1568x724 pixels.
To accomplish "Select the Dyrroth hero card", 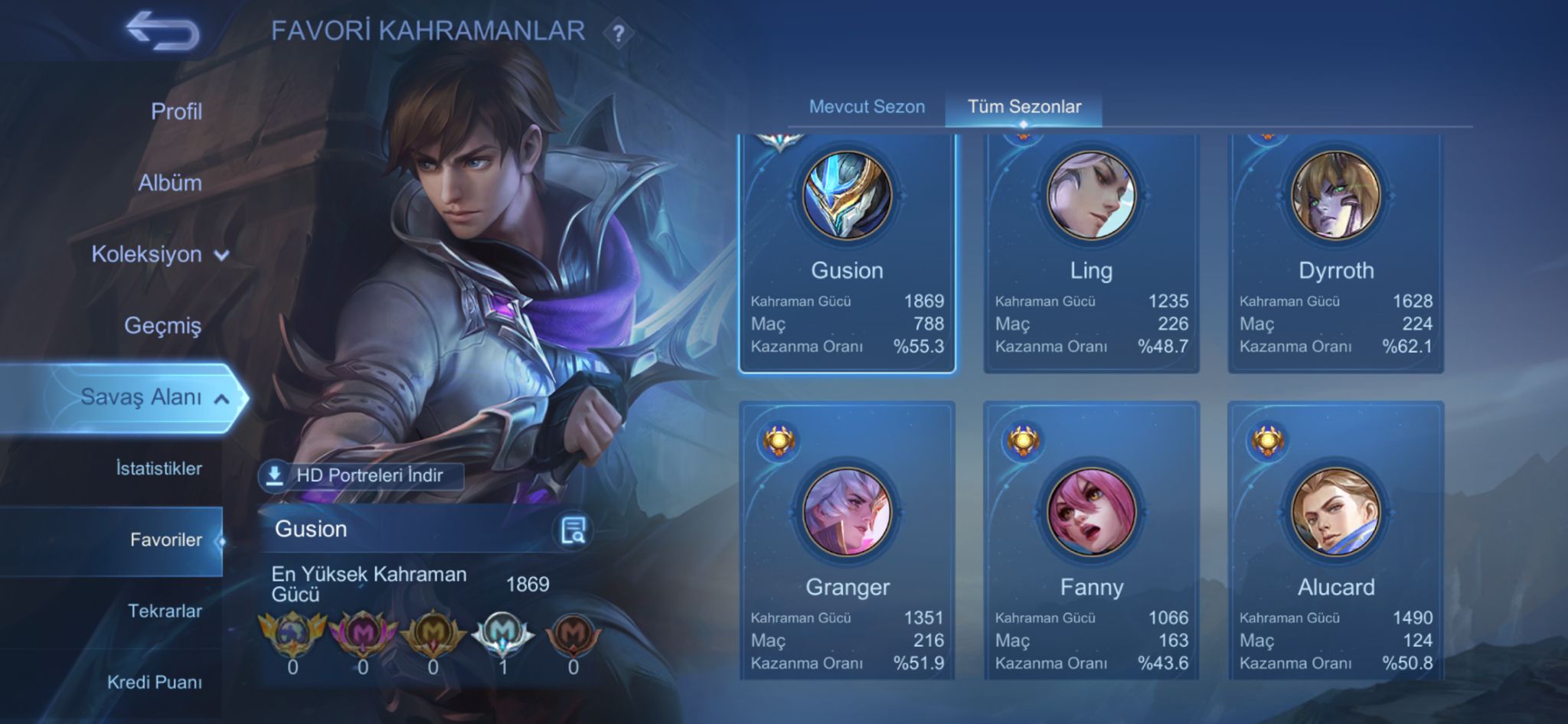I will tap(1335, 253).
